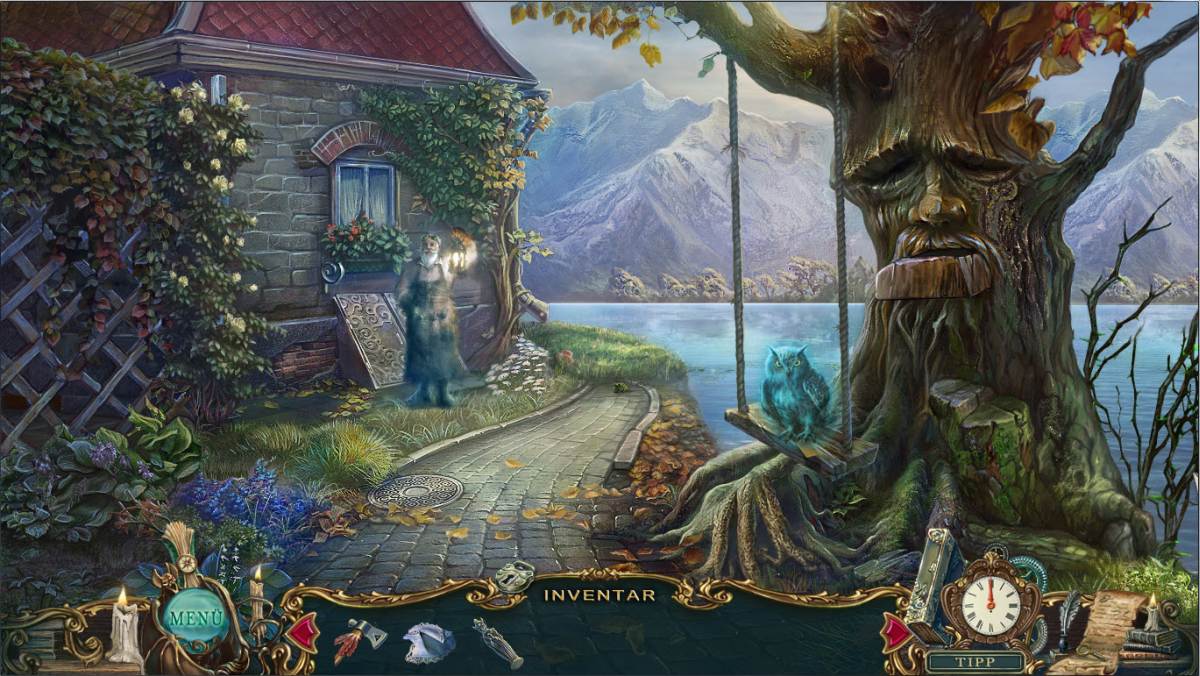Choose the silver figurine inventory item

coord(497,642)
